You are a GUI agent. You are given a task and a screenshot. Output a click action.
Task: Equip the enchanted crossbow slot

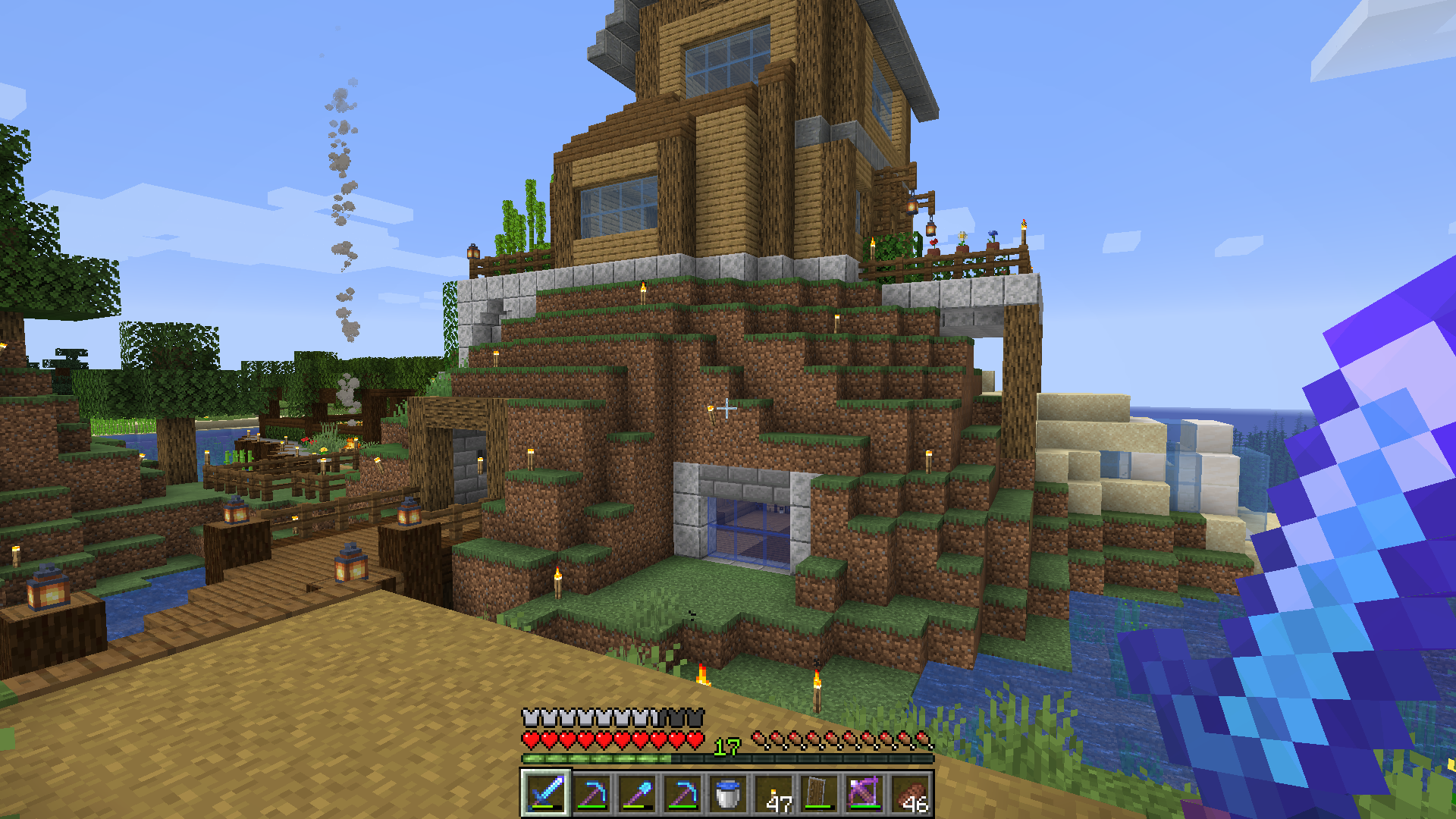coord(864,793)
